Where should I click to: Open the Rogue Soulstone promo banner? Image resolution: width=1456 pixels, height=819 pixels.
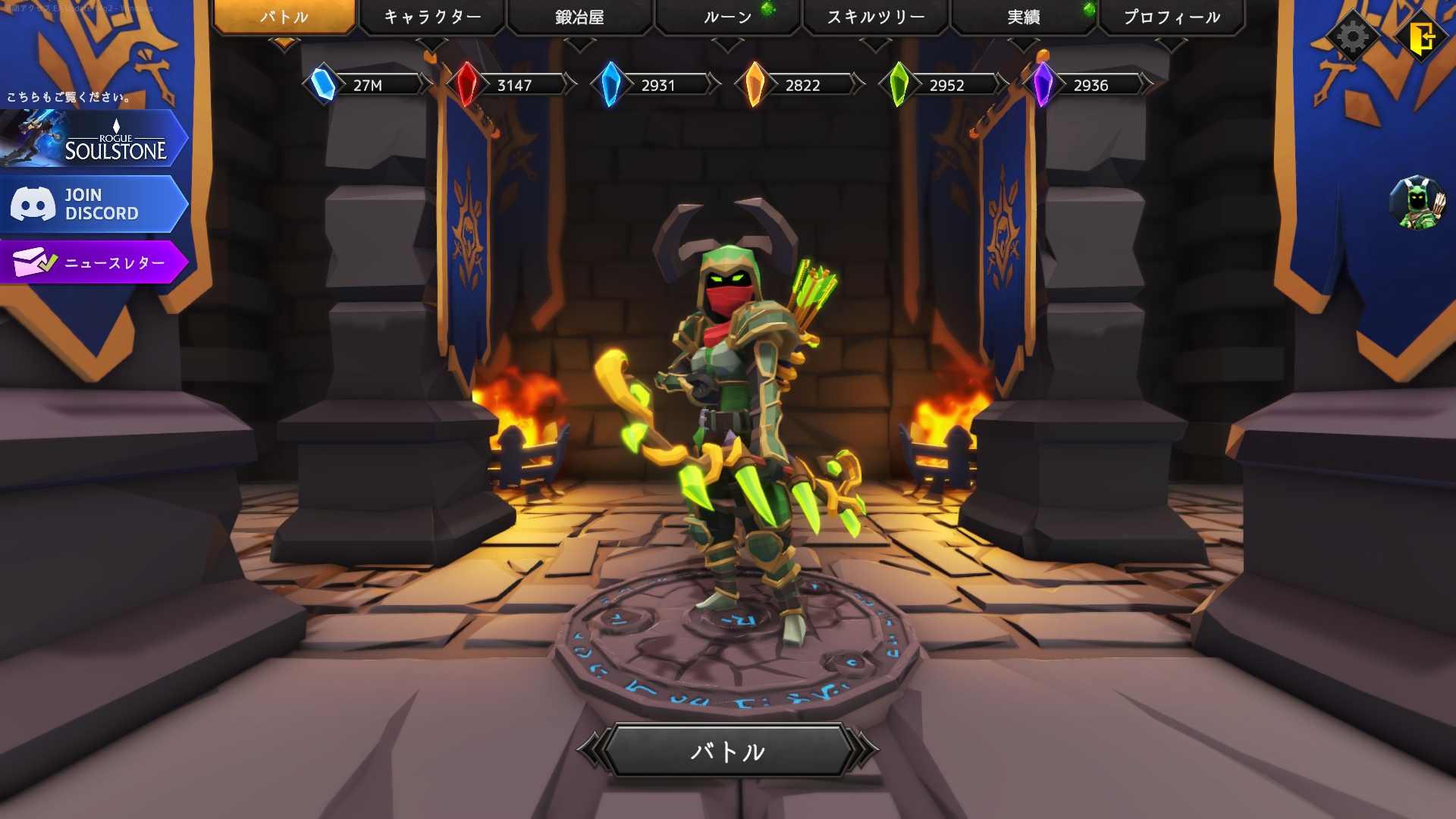tap(93, 139)
